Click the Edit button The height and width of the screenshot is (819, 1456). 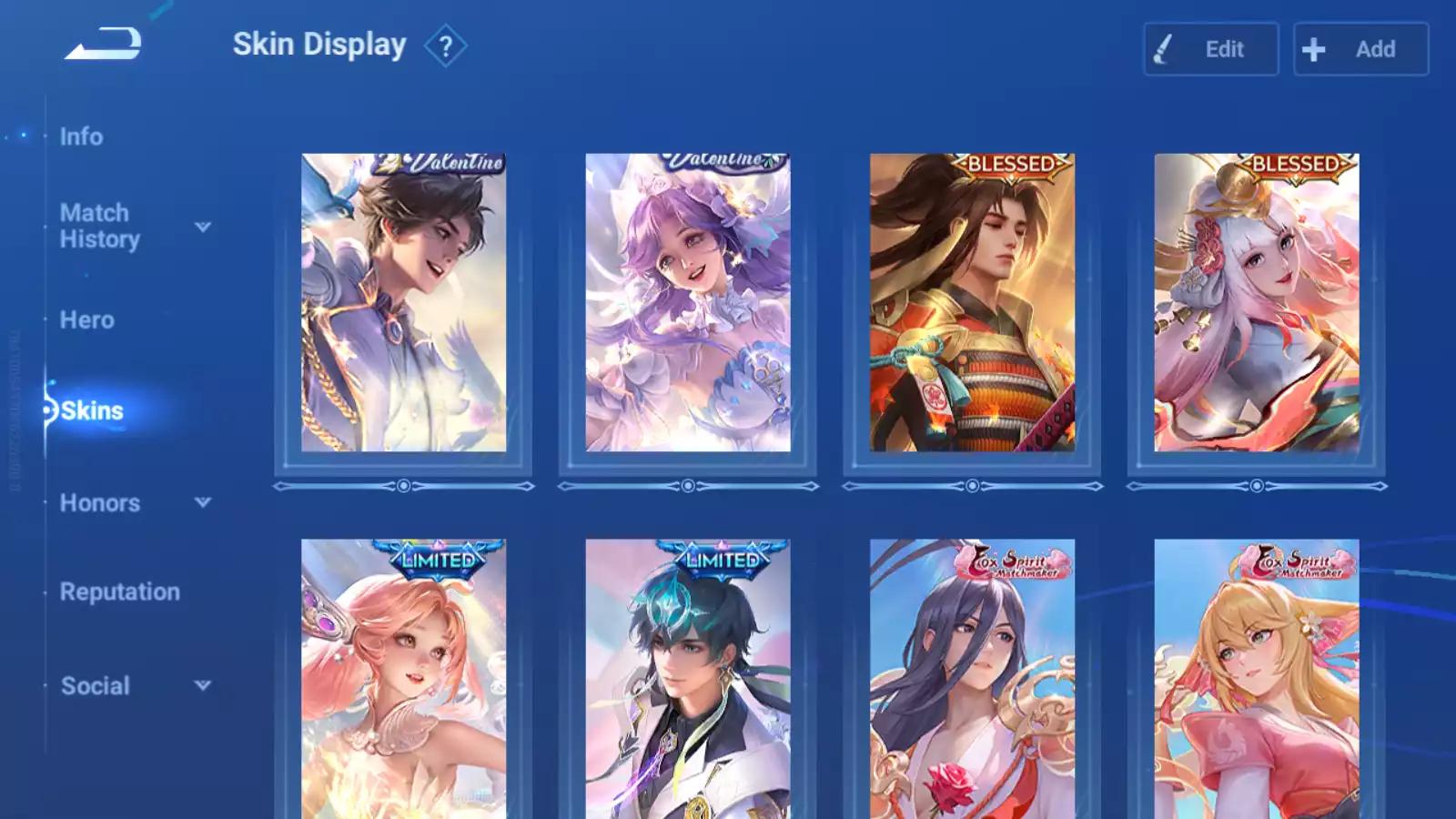click(1210, 49)
